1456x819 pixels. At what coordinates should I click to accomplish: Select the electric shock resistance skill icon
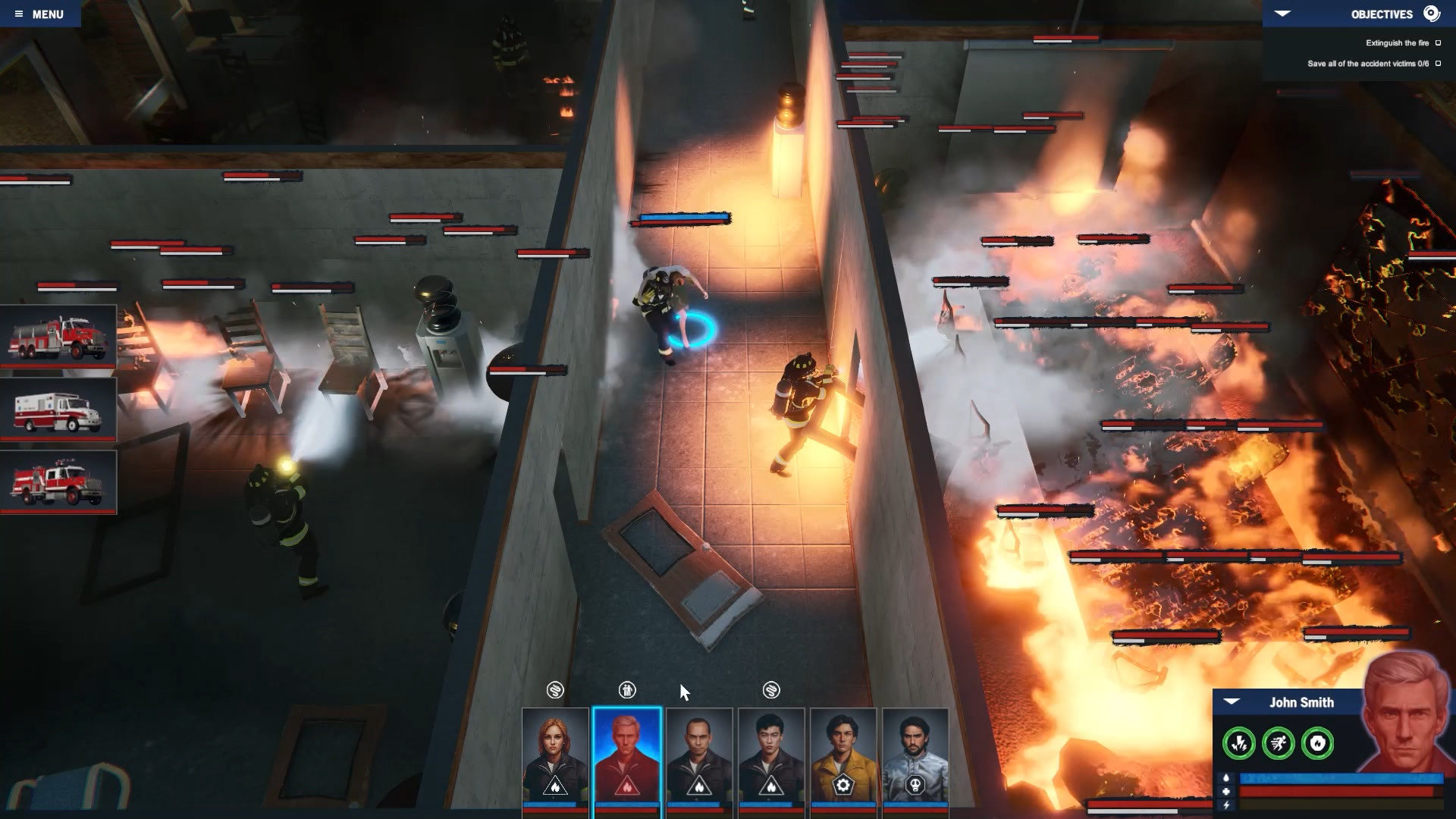pos(1241,743)
